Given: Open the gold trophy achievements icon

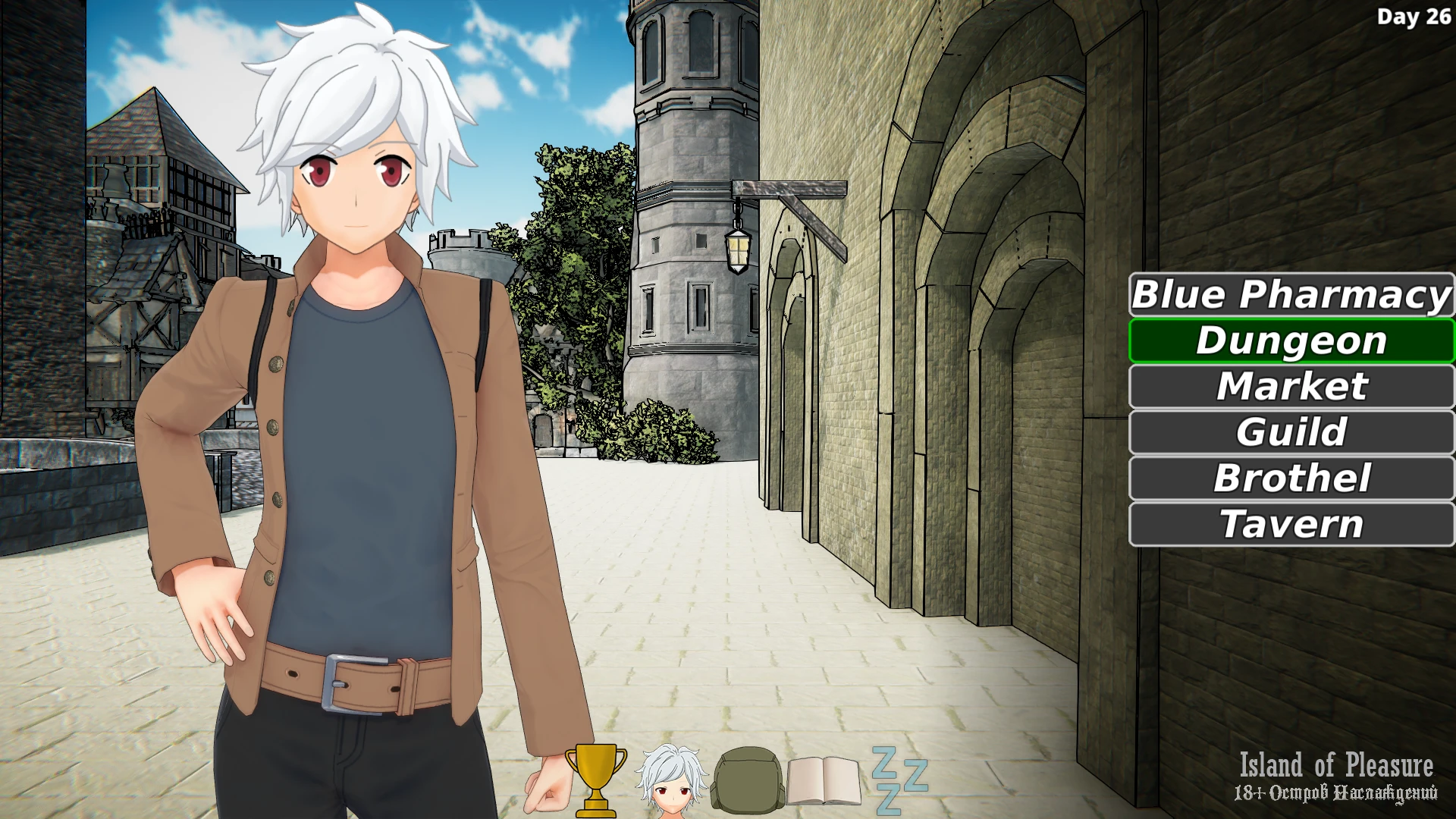Looking at the screenshot, I should click(596, 779).
